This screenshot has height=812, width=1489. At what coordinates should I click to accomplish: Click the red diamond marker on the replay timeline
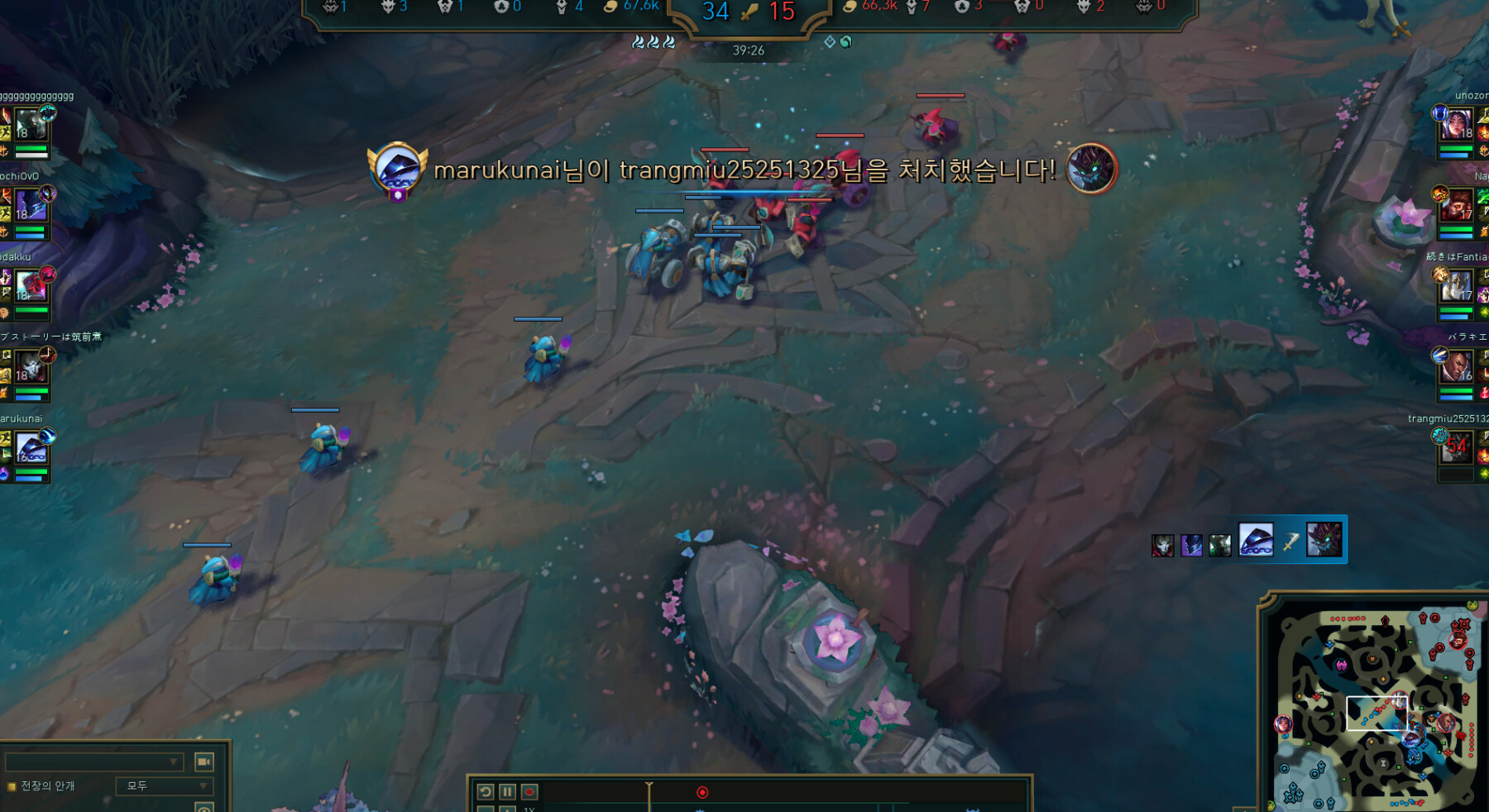702,791
